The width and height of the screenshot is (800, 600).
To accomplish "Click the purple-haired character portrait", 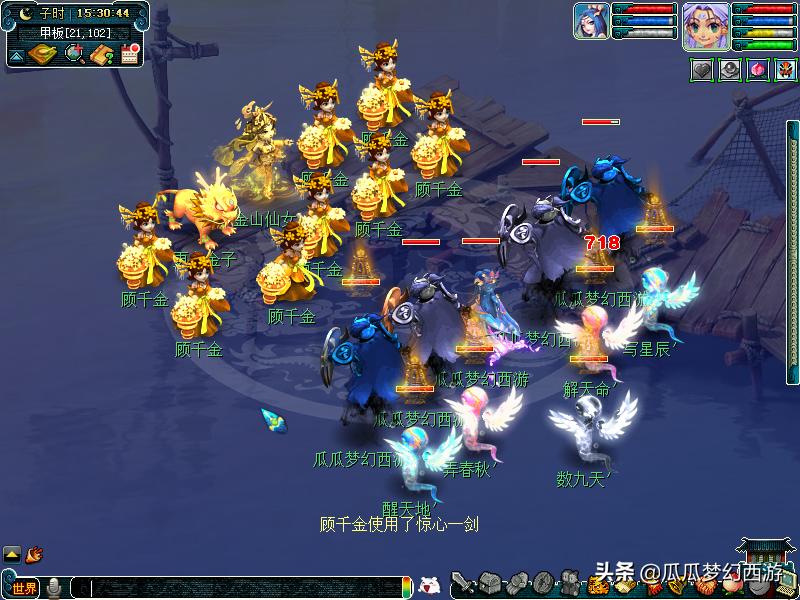I will tap(704, 25).
